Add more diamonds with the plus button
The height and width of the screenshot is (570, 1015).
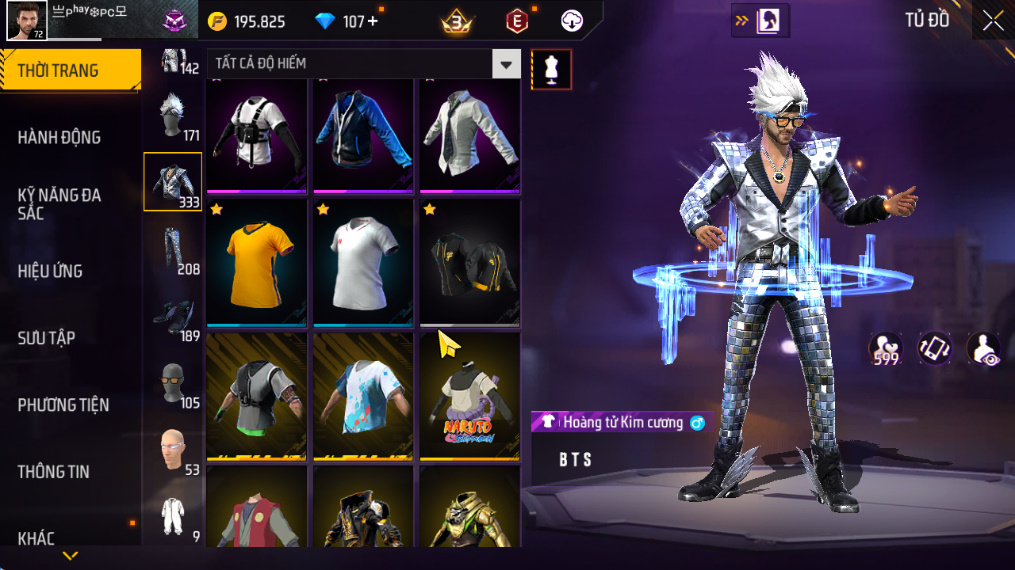coord(373,21)
